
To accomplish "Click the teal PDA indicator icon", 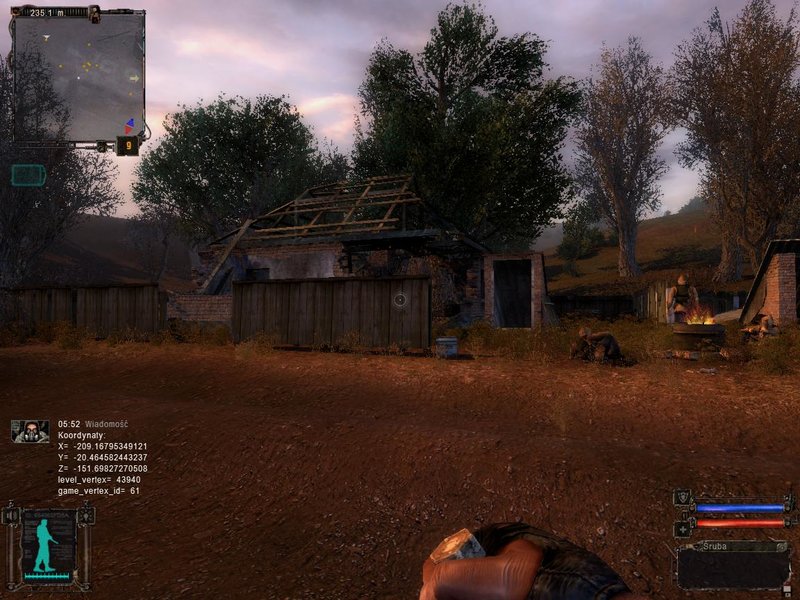I will (28, 175).
